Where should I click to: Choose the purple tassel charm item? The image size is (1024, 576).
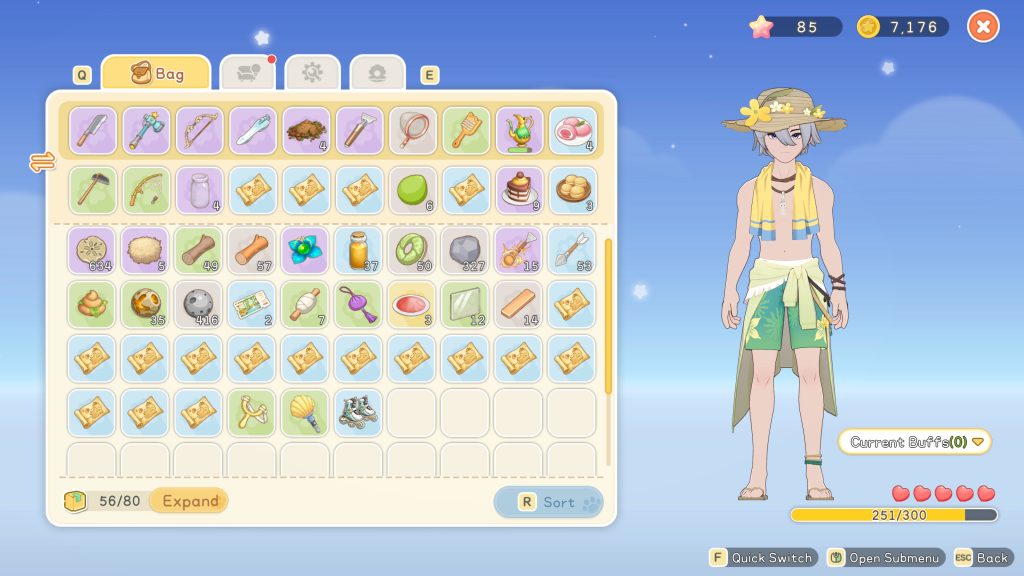(x=359, y=305)
